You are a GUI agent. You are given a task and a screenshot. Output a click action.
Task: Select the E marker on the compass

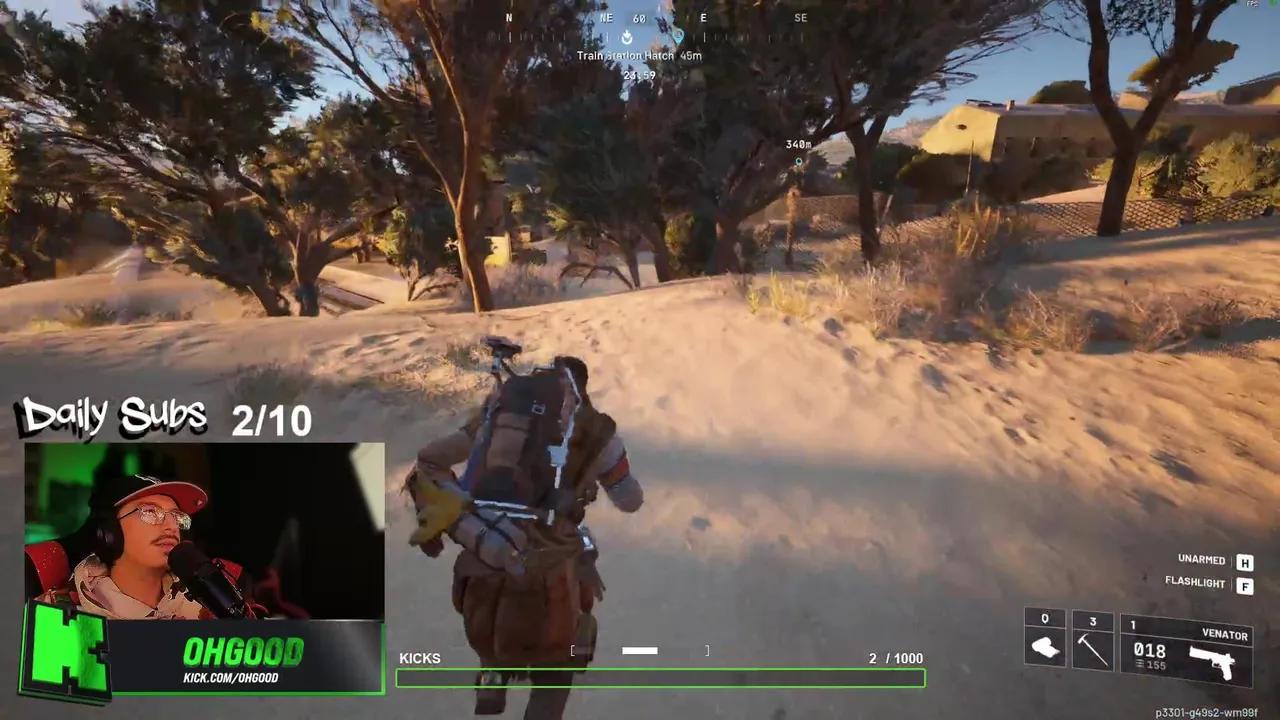[703, 18]
